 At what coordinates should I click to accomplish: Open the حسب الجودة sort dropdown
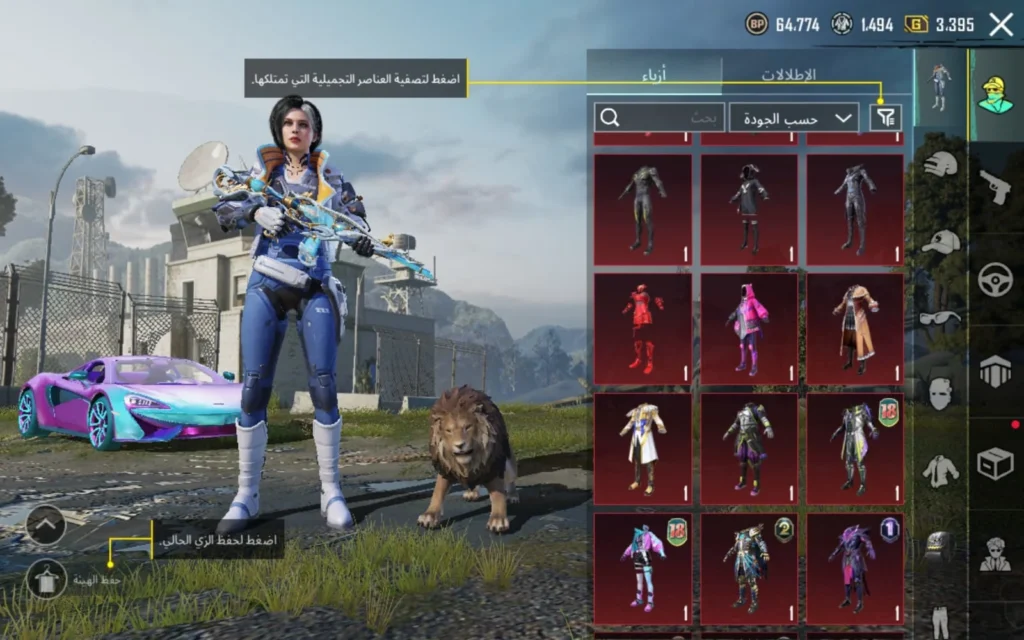(x=795, y=118)
